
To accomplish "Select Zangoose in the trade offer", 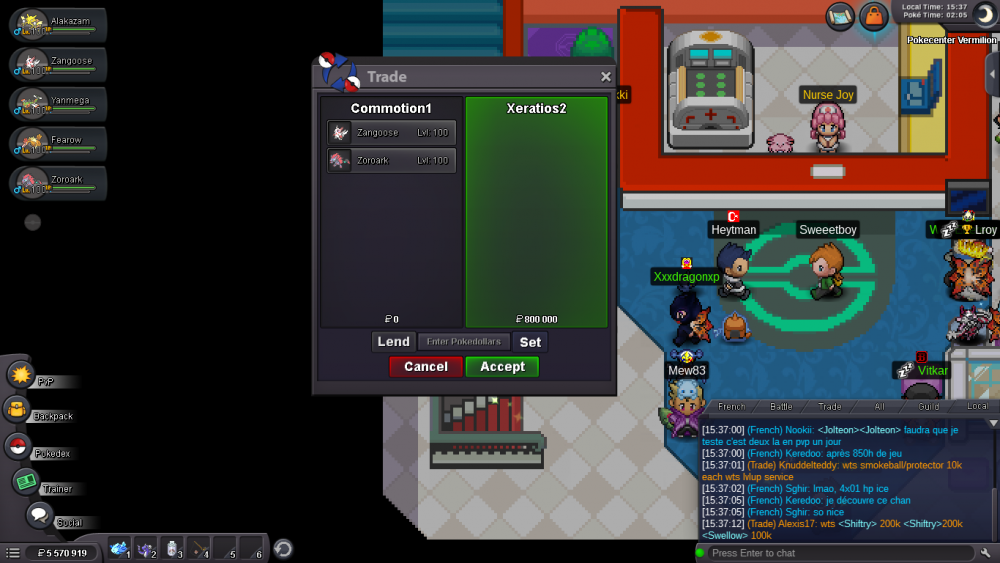I will (x=391, y=133).
